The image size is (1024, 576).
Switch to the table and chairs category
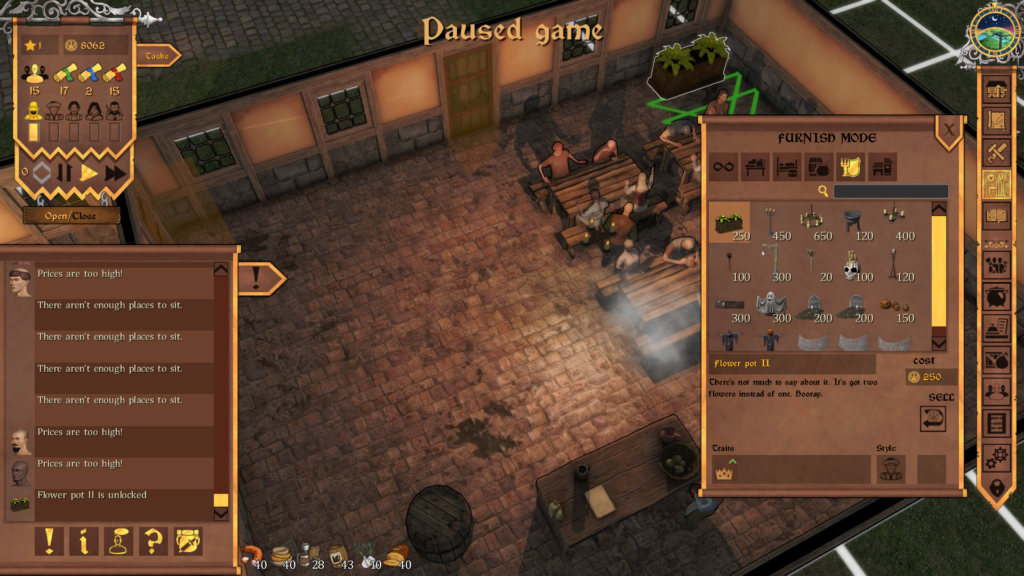(756, 167)
